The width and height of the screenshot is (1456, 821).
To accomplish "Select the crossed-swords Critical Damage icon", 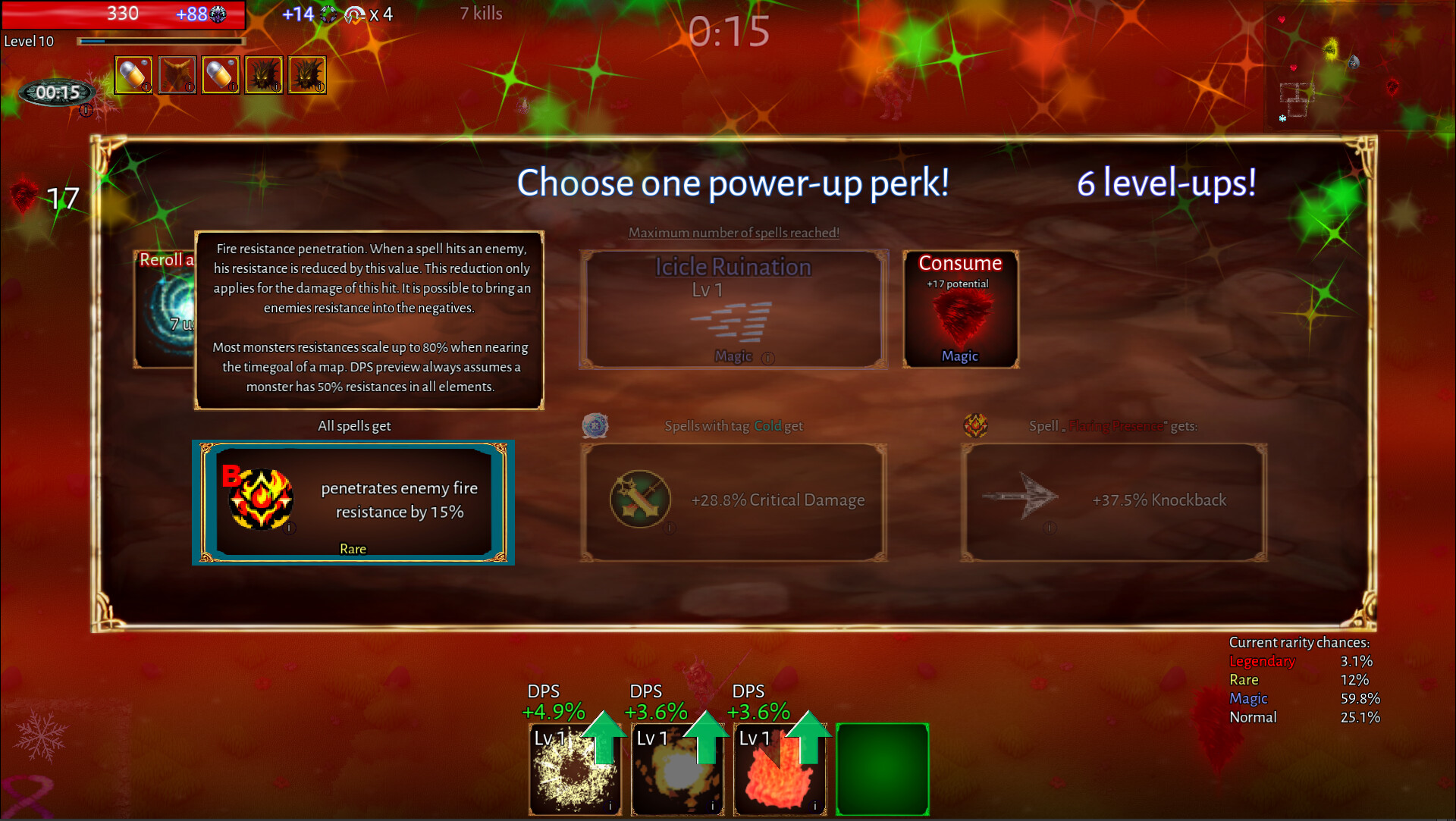I will click(x=641, y=500).
